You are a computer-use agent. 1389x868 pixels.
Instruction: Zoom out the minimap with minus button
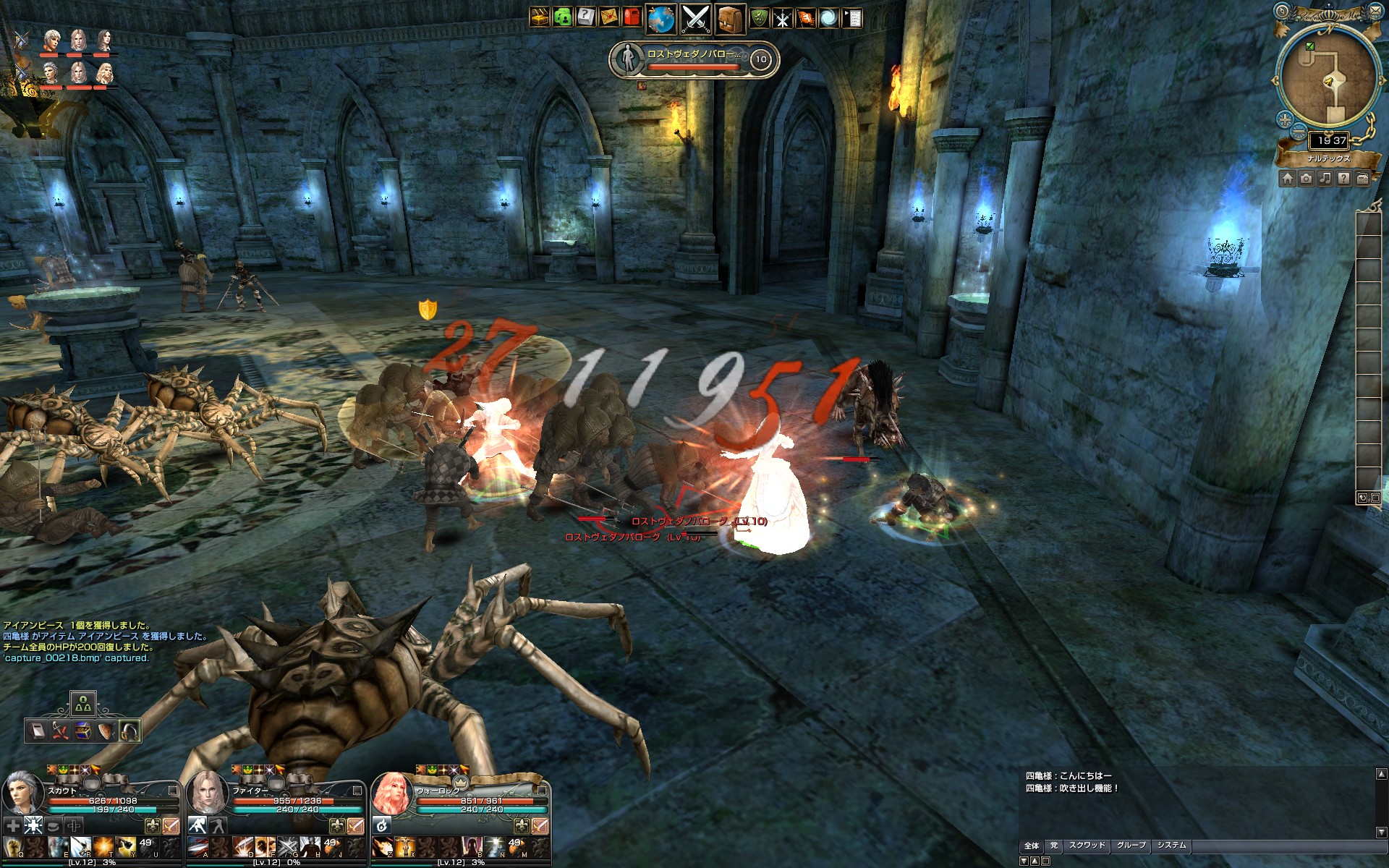click(x=1299, y=133)
